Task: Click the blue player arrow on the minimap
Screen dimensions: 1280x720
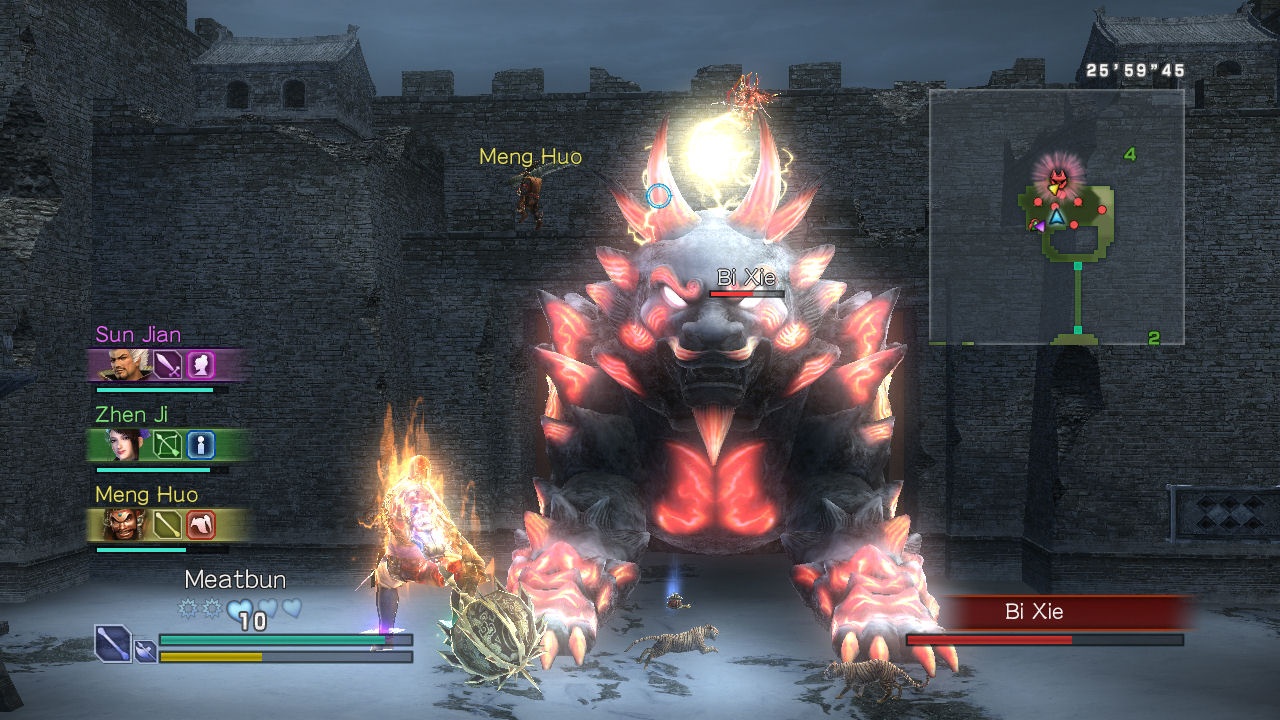Action: pyautogui.click(x=1056, y=215)
